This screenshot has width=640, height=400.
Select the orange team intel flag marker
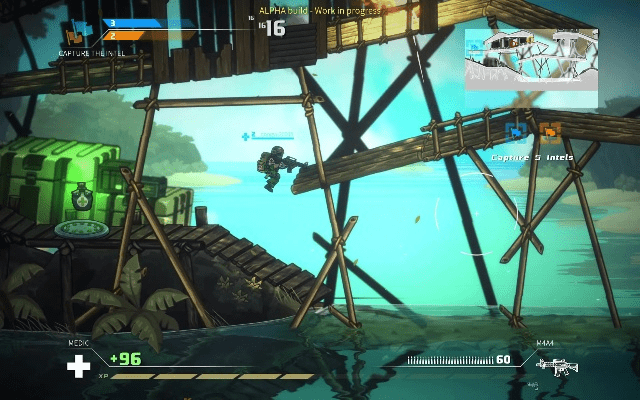pos(549,131)
